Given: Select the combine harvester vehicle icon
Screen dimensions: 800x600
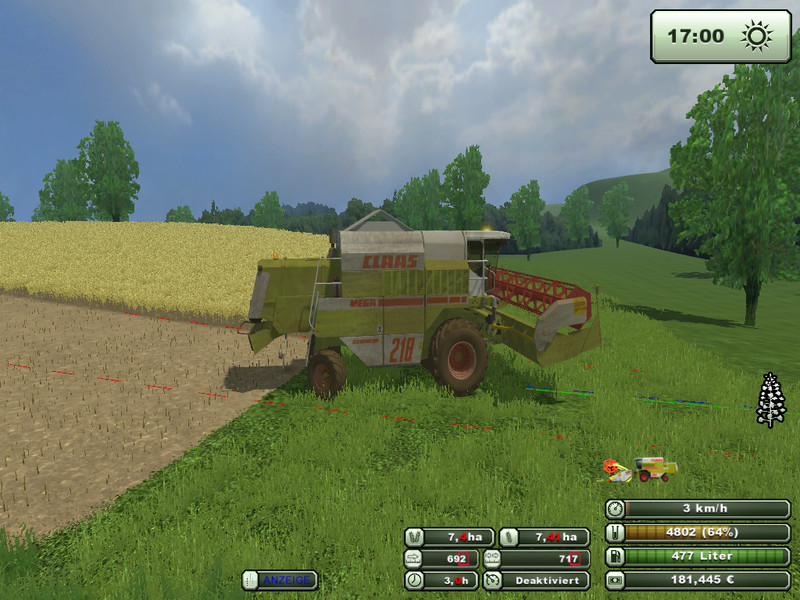Looking at the screenshot, I should [655, 469].
